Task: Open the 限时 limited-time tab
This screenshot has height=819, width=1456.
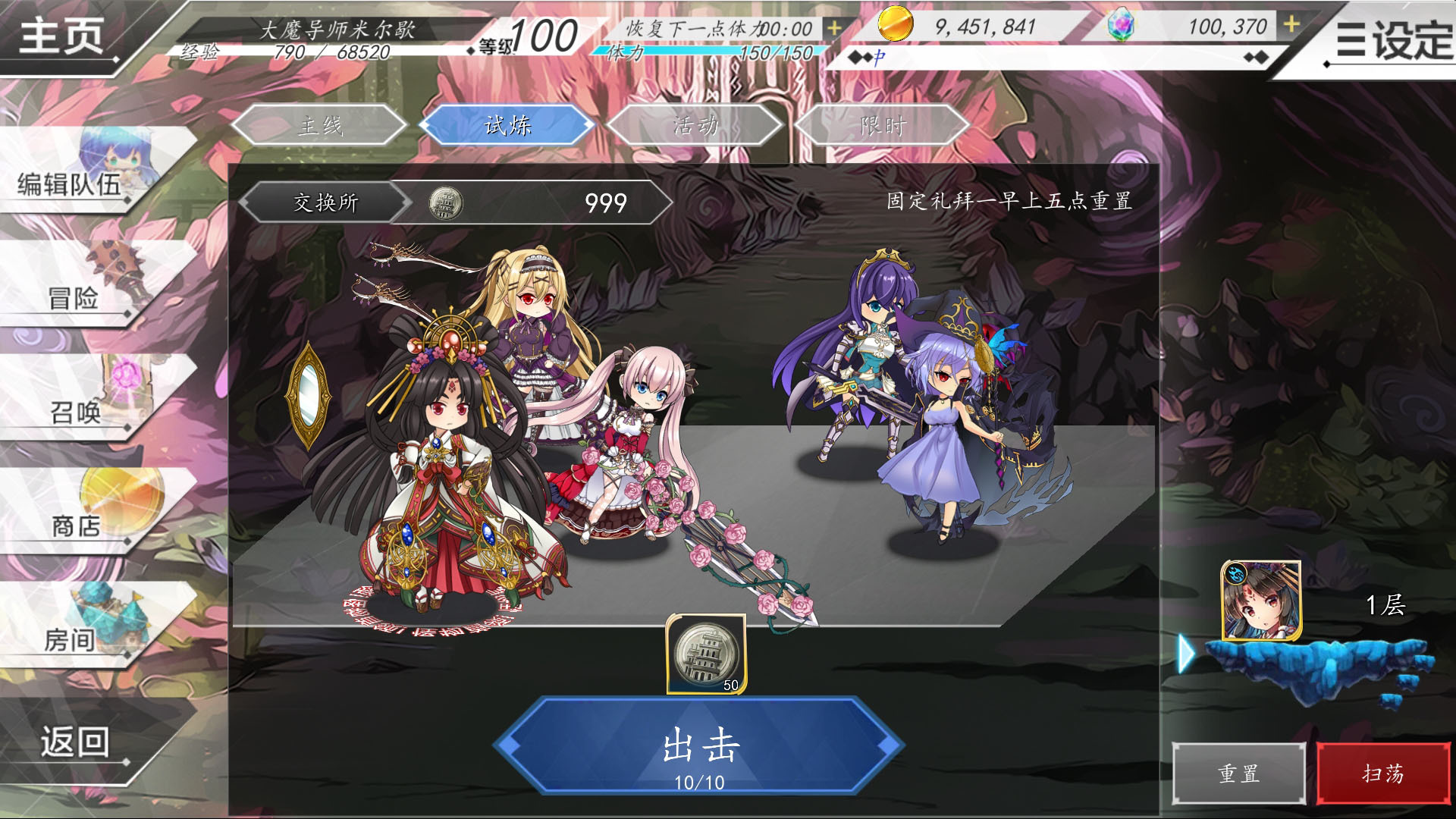Action: [882, 125]
